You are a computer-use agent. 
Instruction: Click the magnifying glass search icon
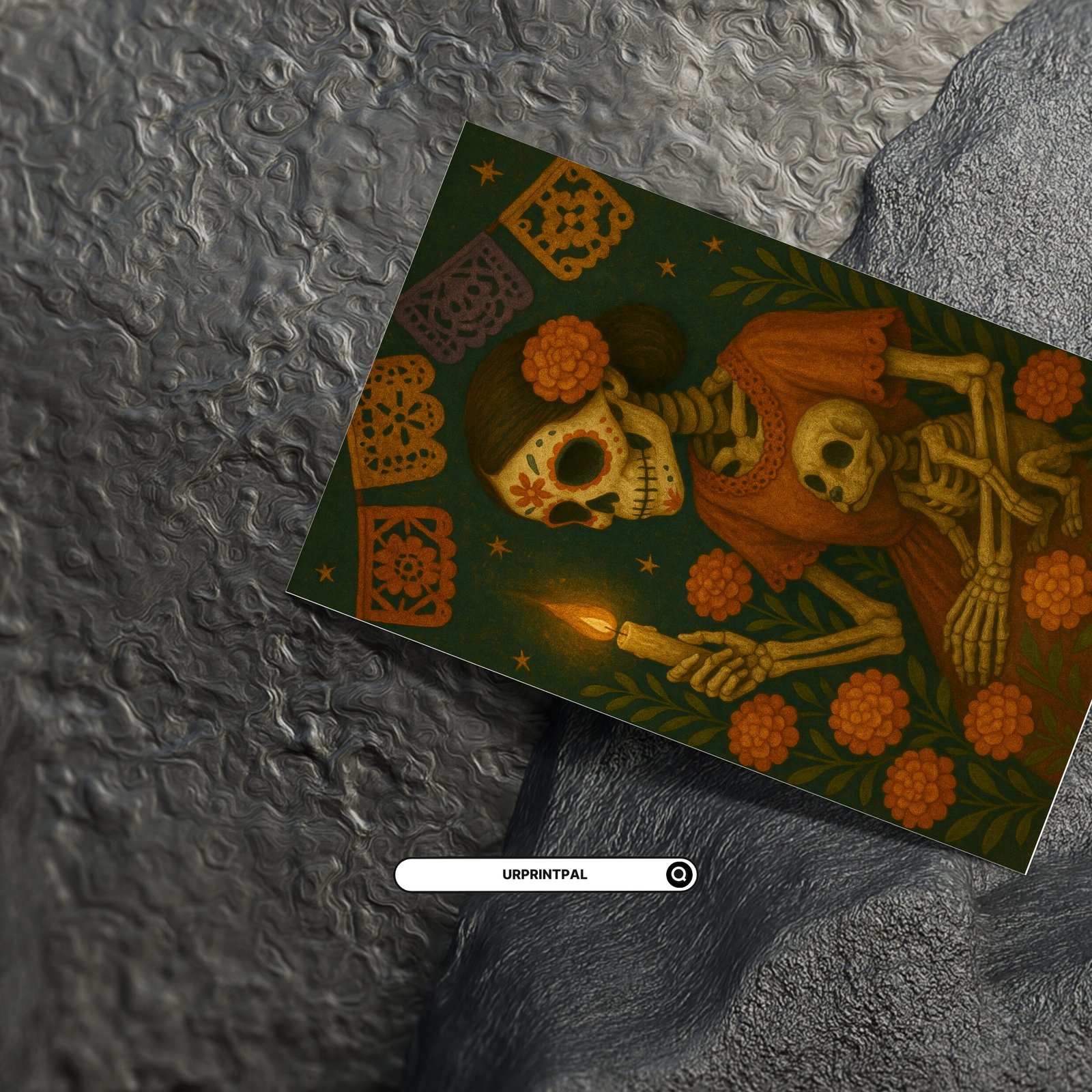[x=679, y=874]
